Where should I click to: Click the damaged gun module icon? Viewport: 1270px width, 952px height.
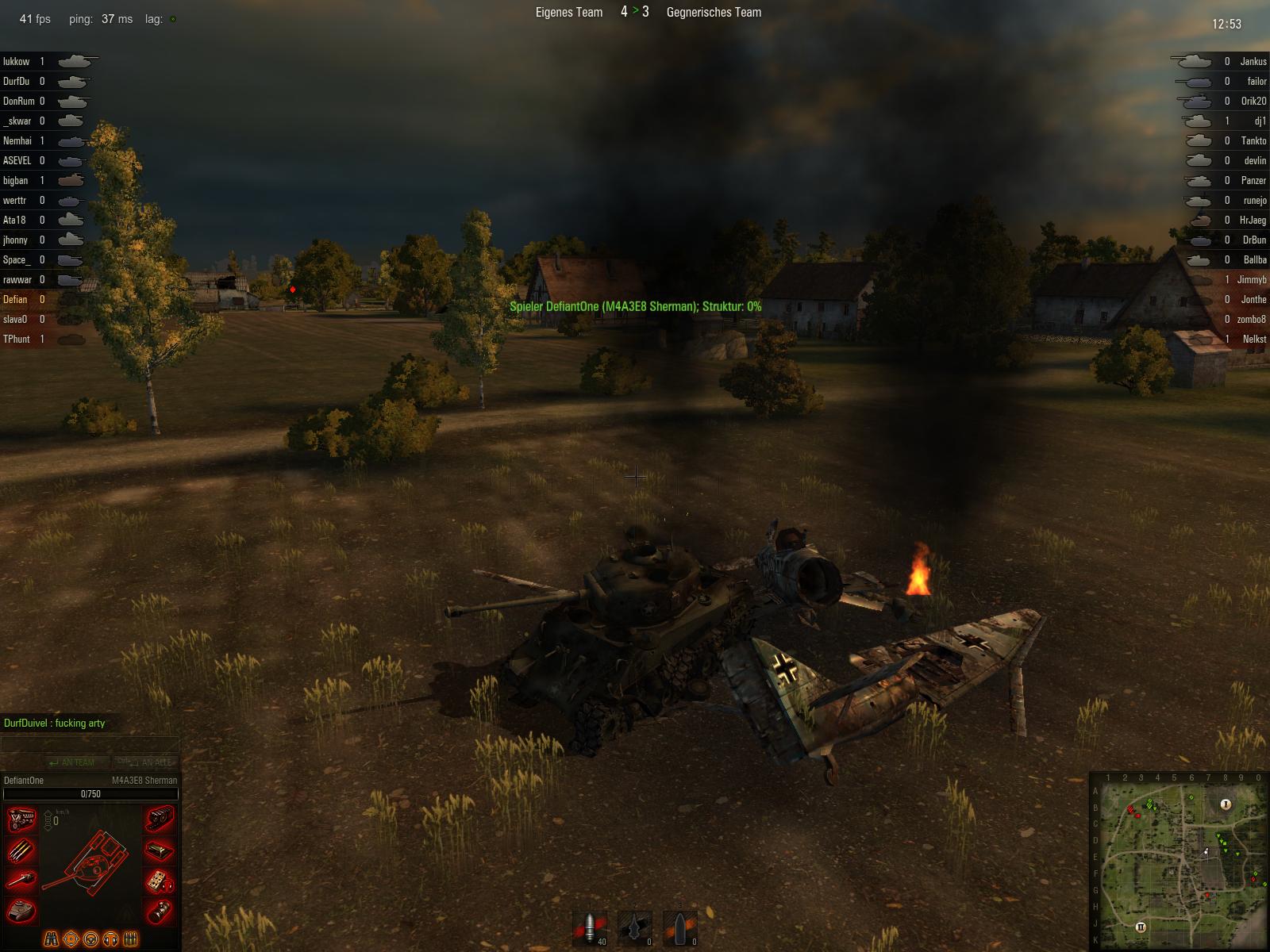21,881
